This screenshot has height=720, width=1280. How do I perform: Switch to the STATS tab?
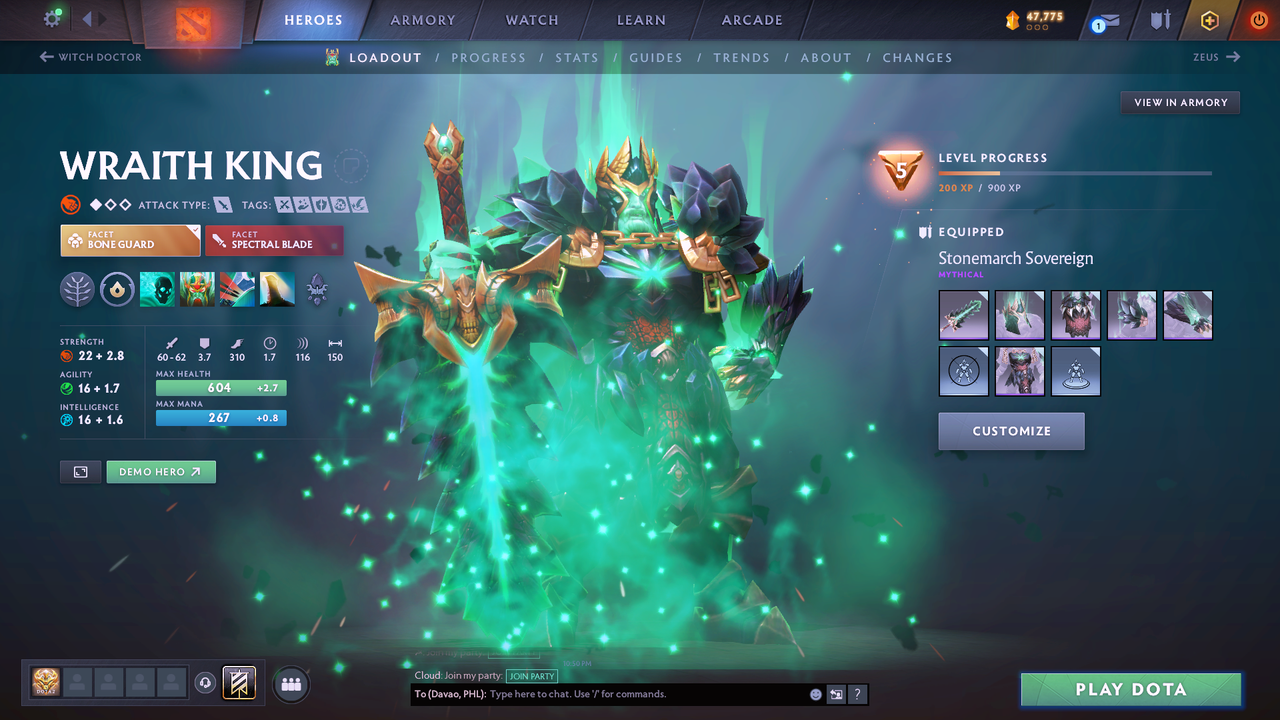[x=577, y=57]
